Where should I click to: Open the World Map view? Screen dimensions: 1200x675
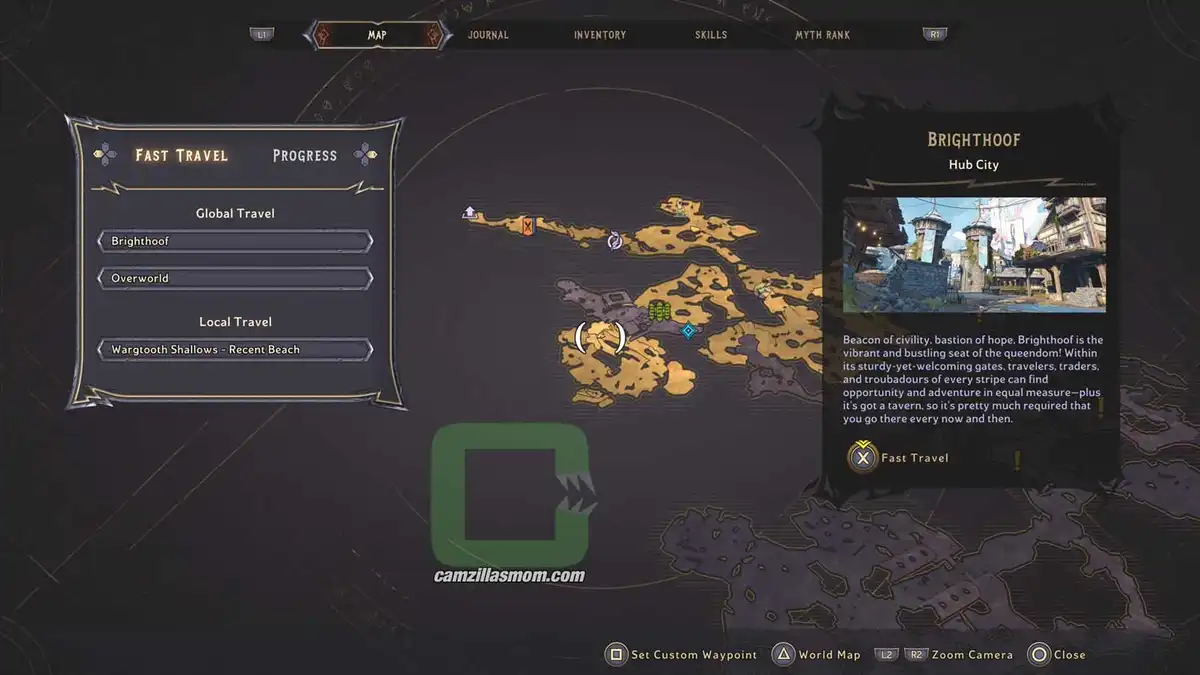pyautogui.click(x=816, y=655)
